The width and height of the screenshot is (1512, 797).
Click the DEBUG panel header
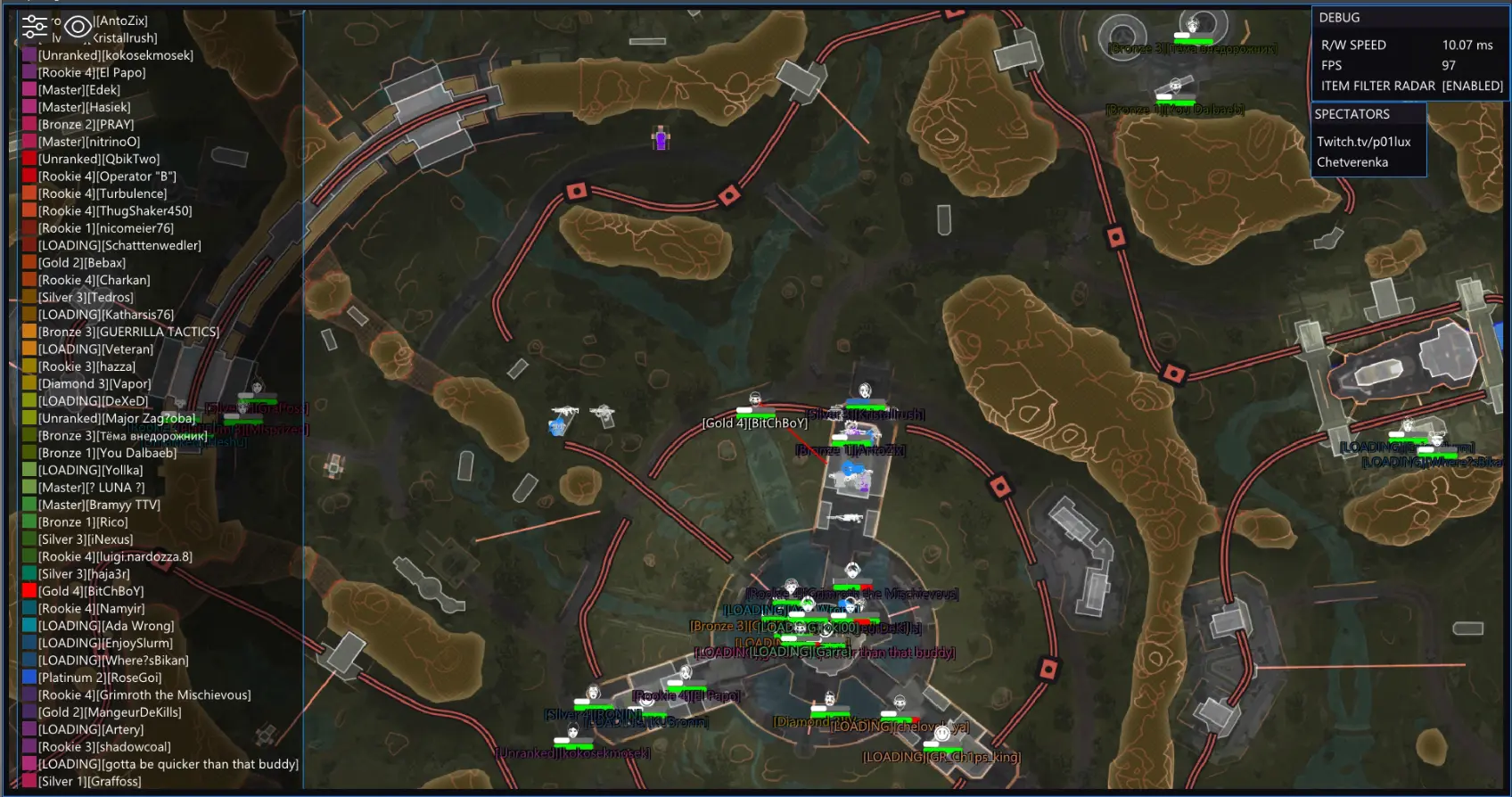pyautogui.click(x=1339, y=18)
